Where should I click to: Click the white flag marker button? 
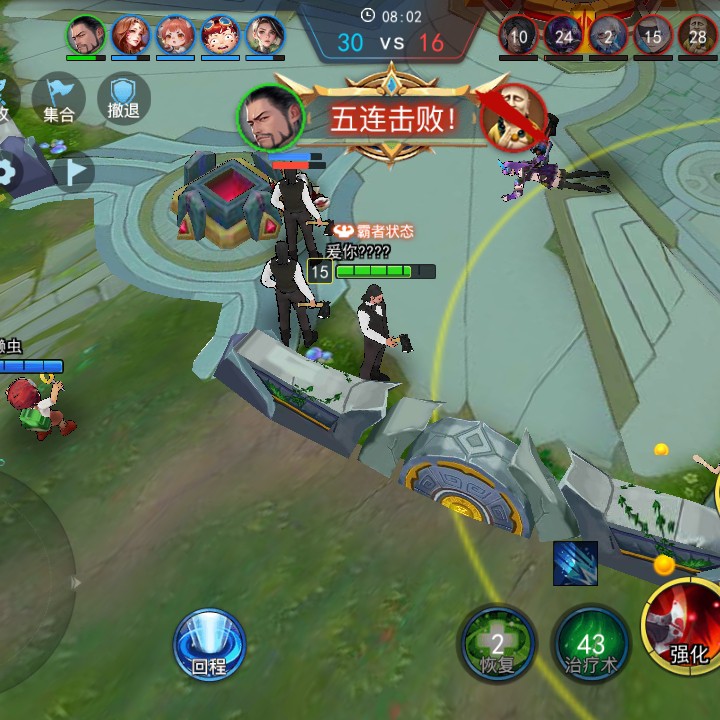pyautogui.click(x=74, y=171)
